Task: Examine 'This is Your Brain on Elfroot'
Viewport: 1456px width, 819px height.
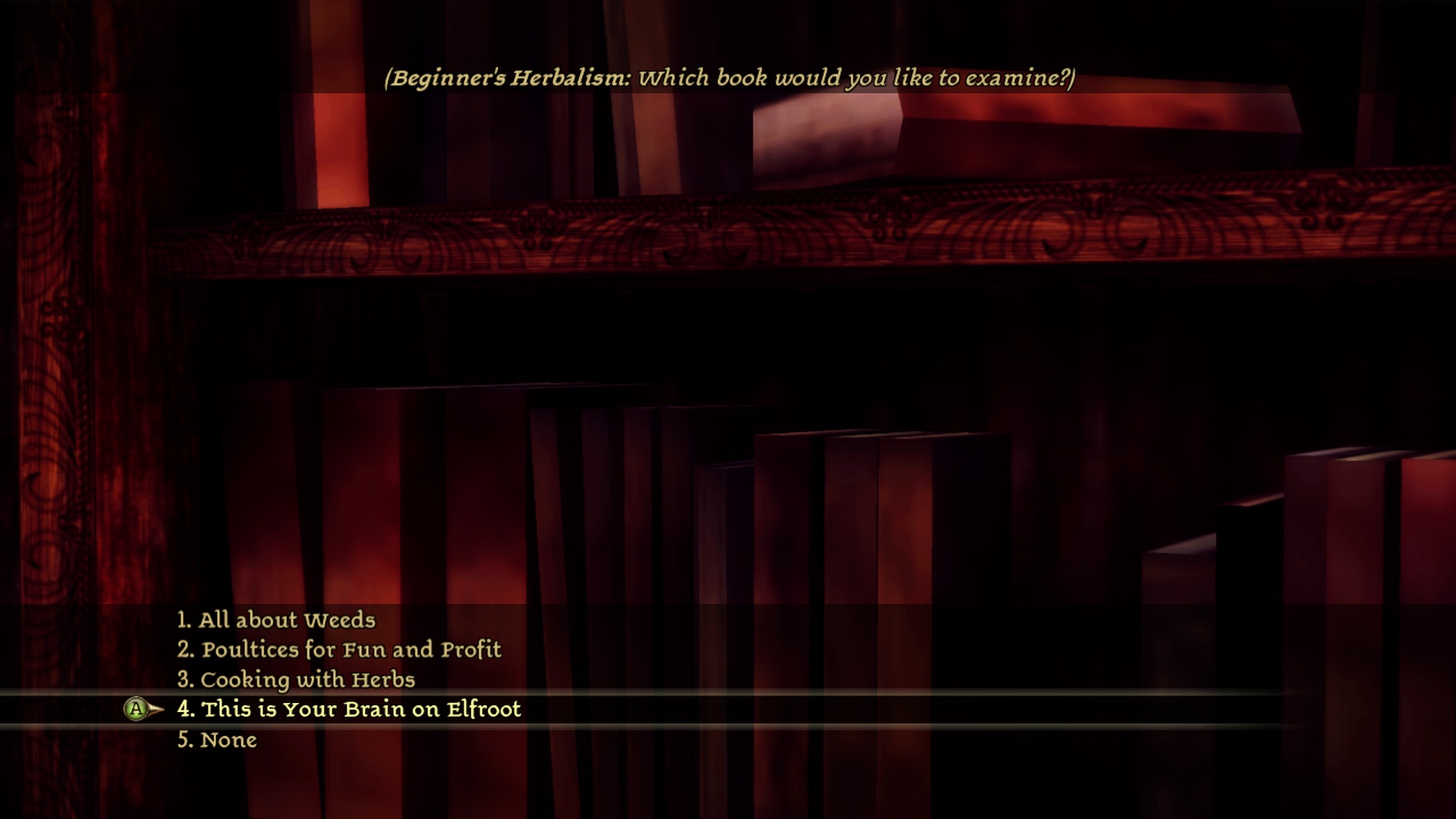Action: coord(349,710)
